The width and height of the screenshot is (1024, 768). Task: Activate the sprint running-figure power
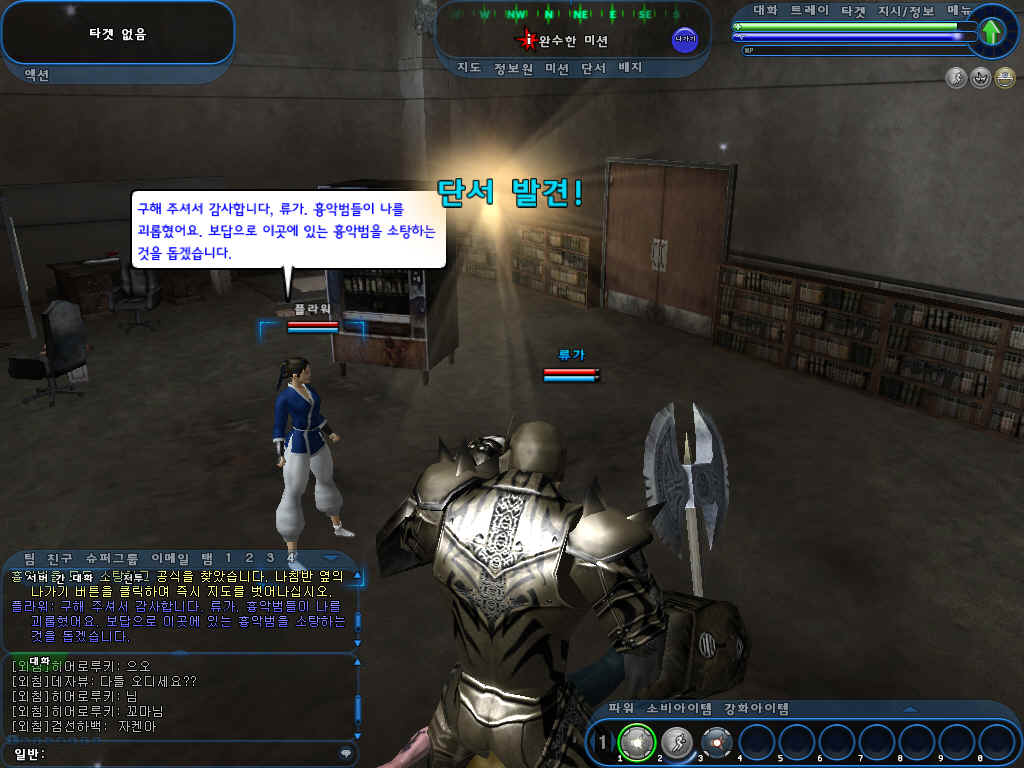[x=675, y=742]
